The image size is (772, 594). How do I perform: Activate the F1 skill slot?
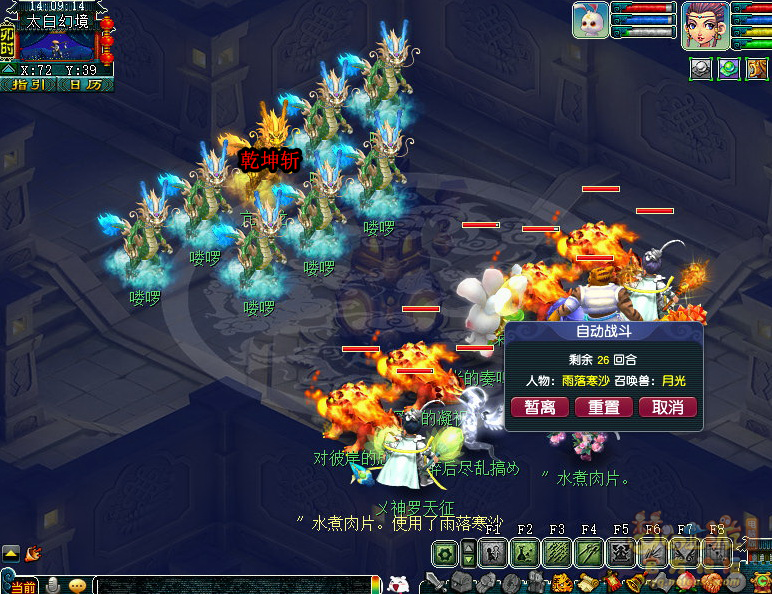493,552
